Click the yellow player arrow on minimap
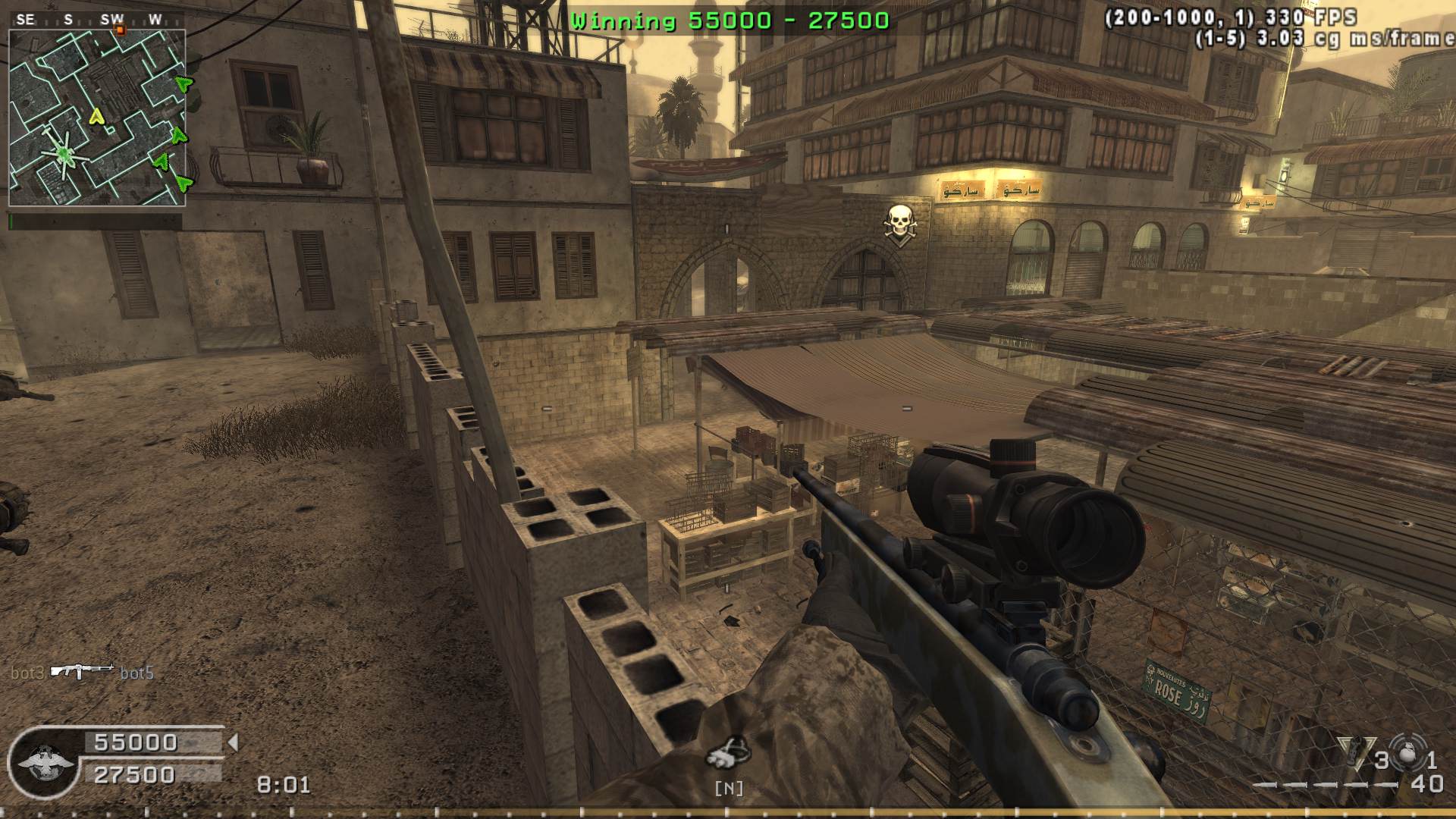The image size is (1456, 819). (x=96, y=116)
